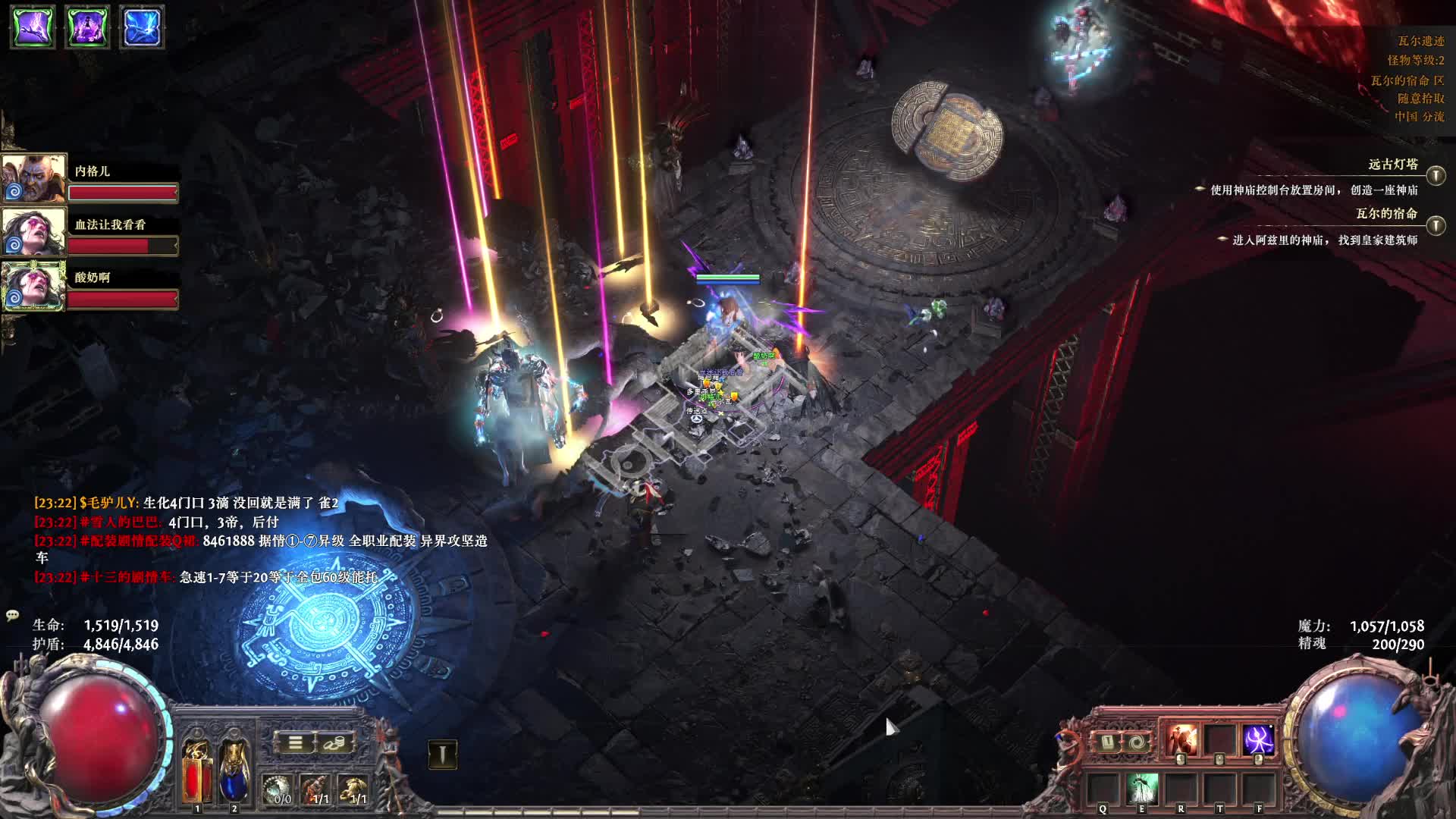
Task: Activate the purple lightning rune skill
Action: 1258,740
